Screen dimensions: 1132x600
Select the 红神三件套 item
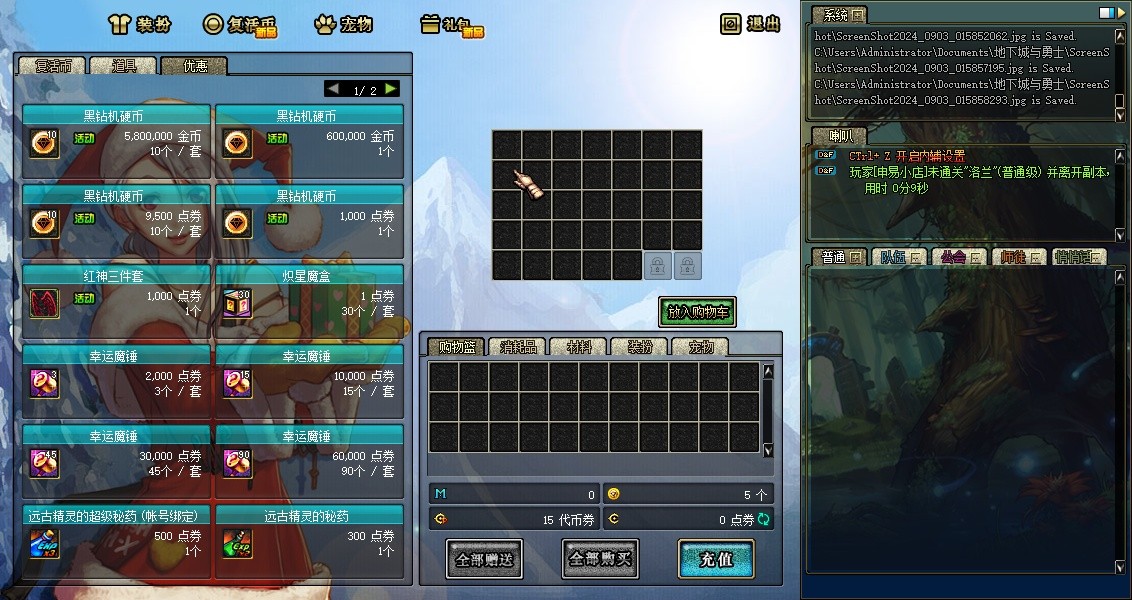point(116,295)
